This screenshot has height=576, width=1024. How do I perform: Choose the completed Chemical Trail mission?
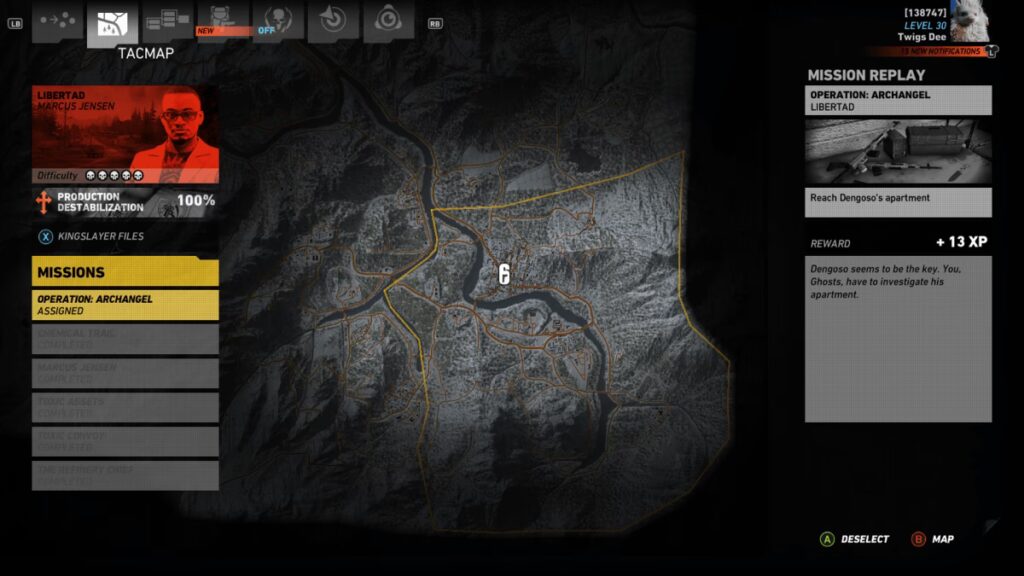coord(125,339)
